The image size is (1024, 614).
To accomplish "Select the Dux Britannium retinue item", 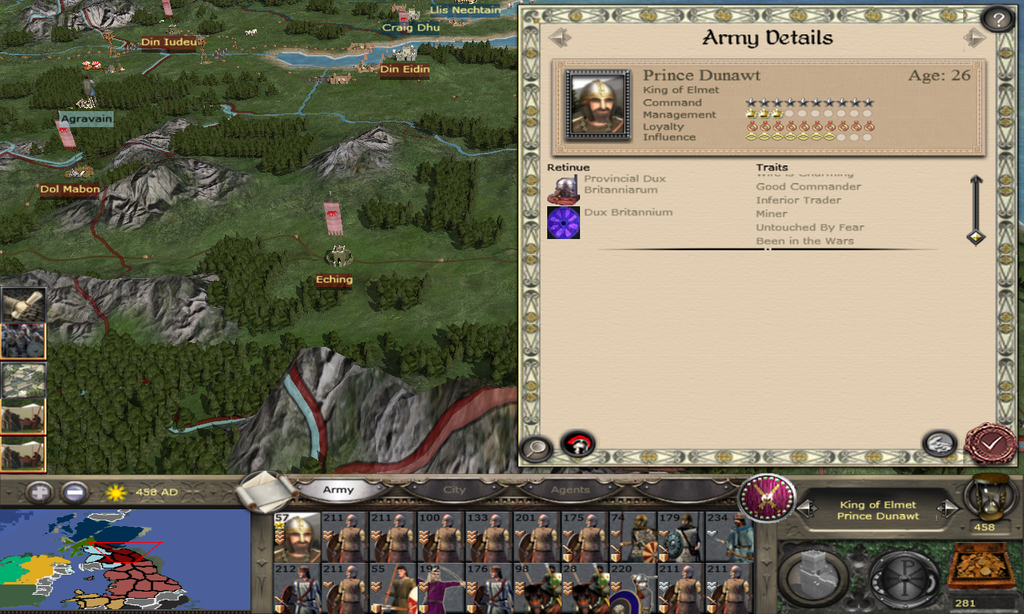I will 564,222.
